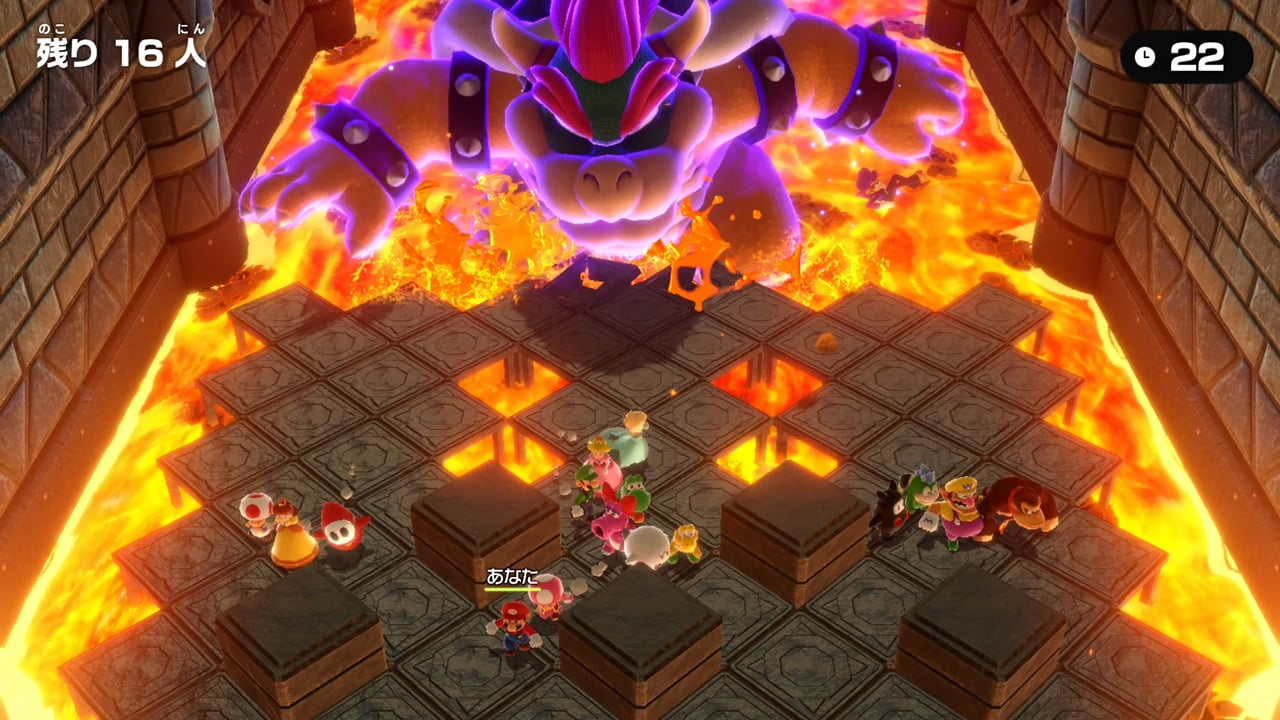Click the clock icon next to the timer
This screenshot has height=720, width=1280.
pos(1143,57)
